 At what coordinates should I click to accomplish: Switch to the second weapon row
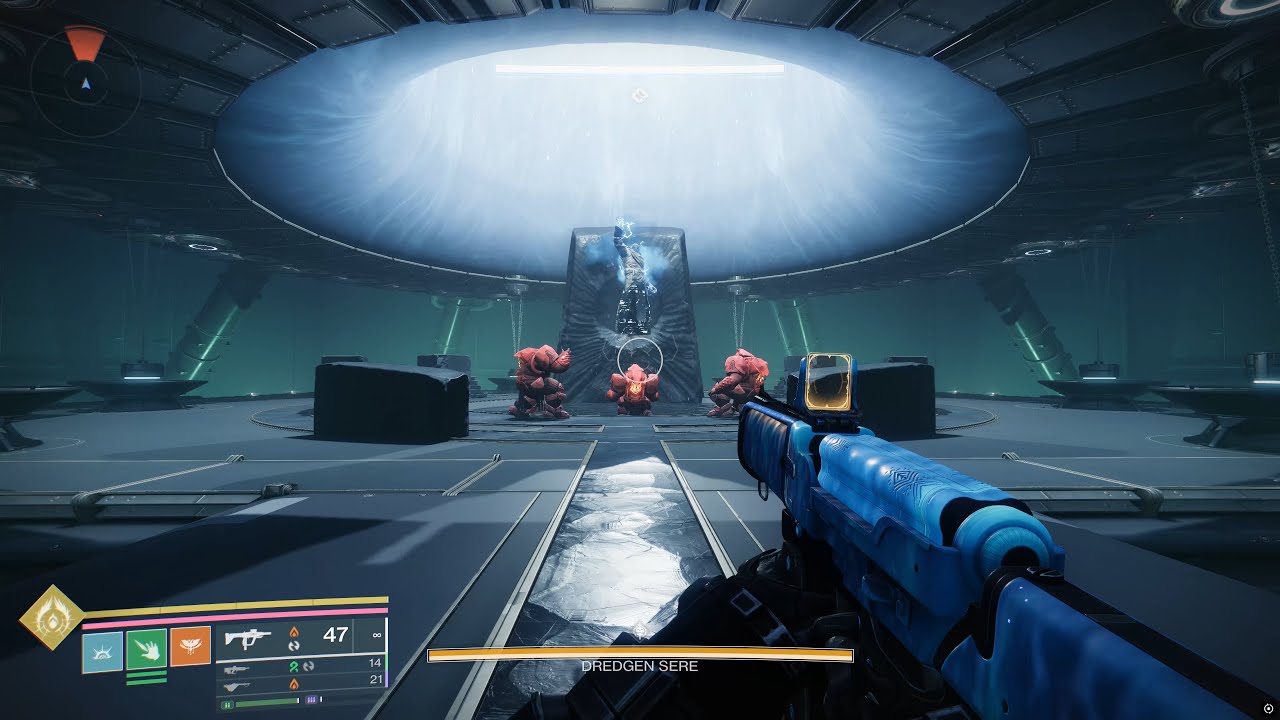[300, 664]
